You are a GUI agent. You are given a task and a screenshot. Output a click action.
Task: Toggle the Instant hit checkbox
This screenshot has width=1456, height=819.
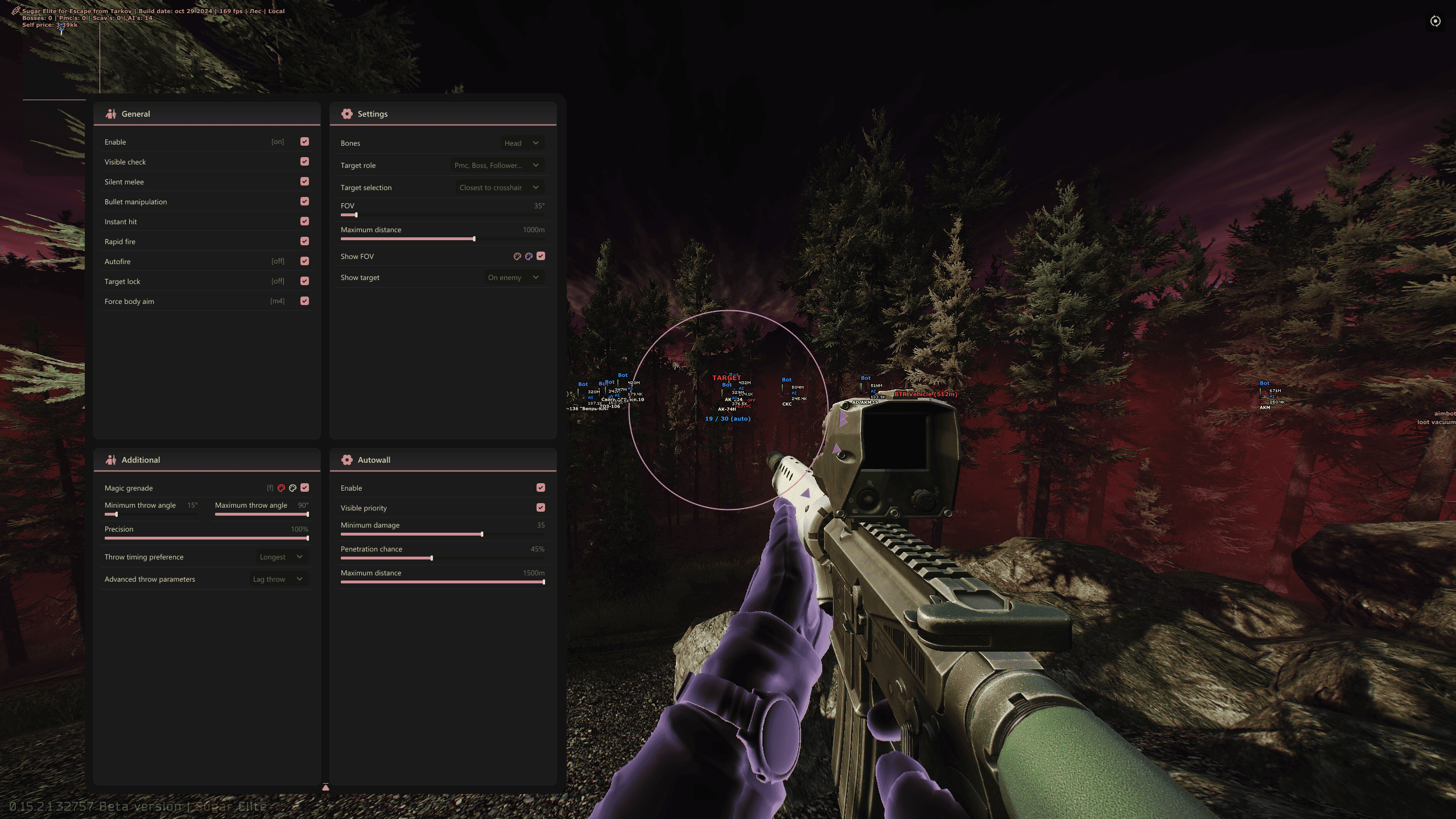(305, 221)
